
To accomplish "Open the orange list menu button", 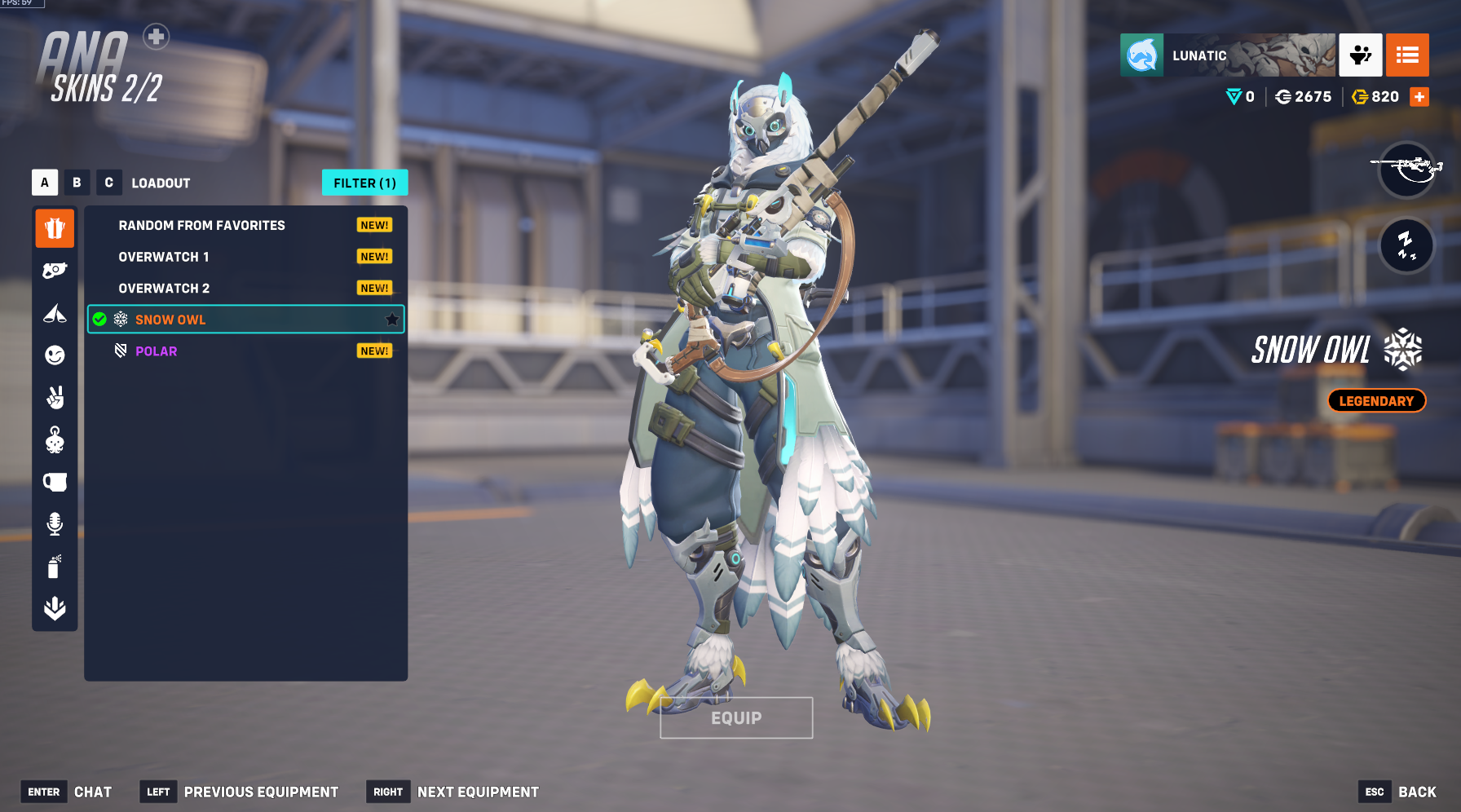I will tap(1407, 55).
